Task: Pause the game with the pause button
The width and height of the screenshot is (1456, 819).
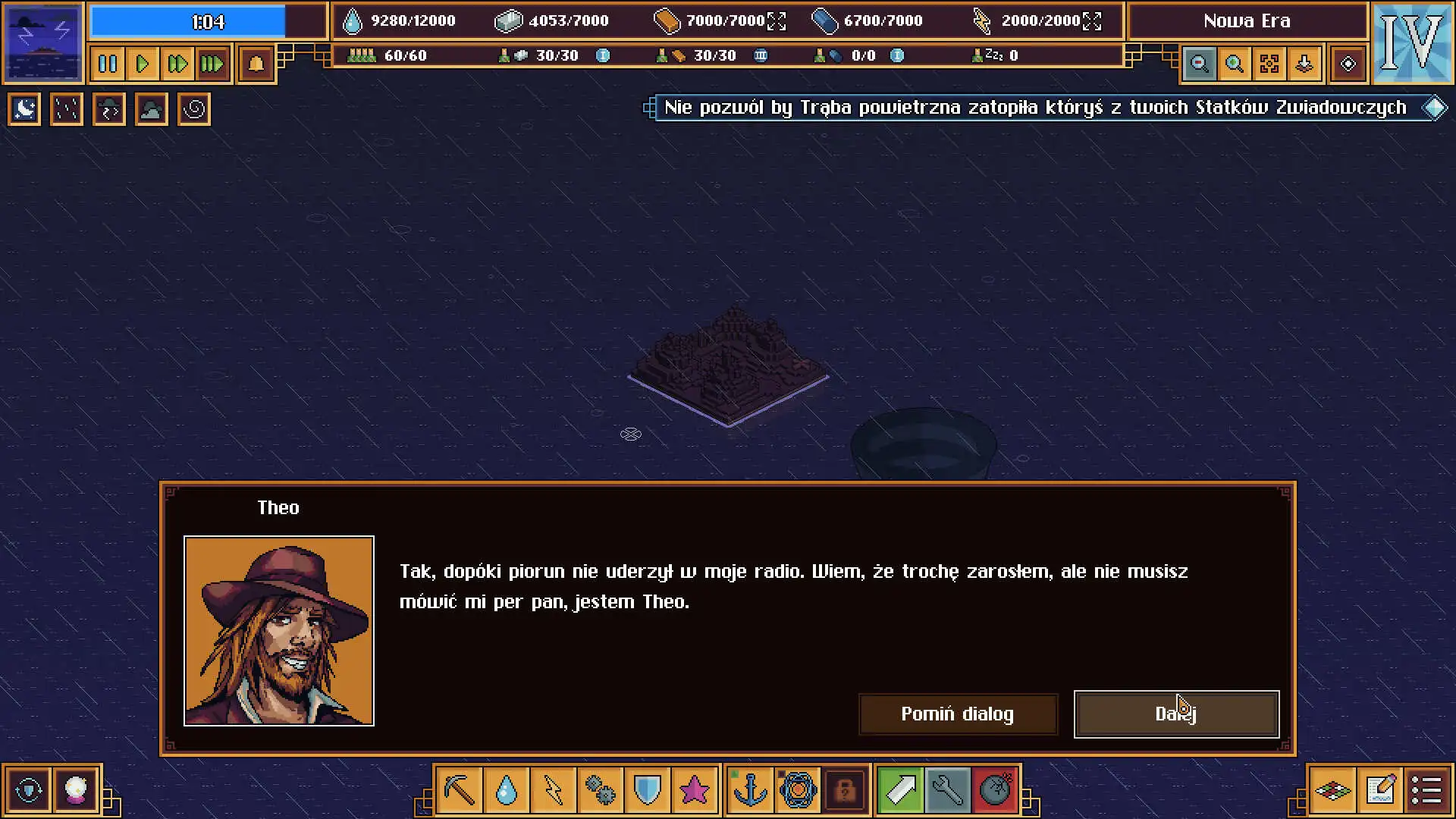Action: pos(108,64)
